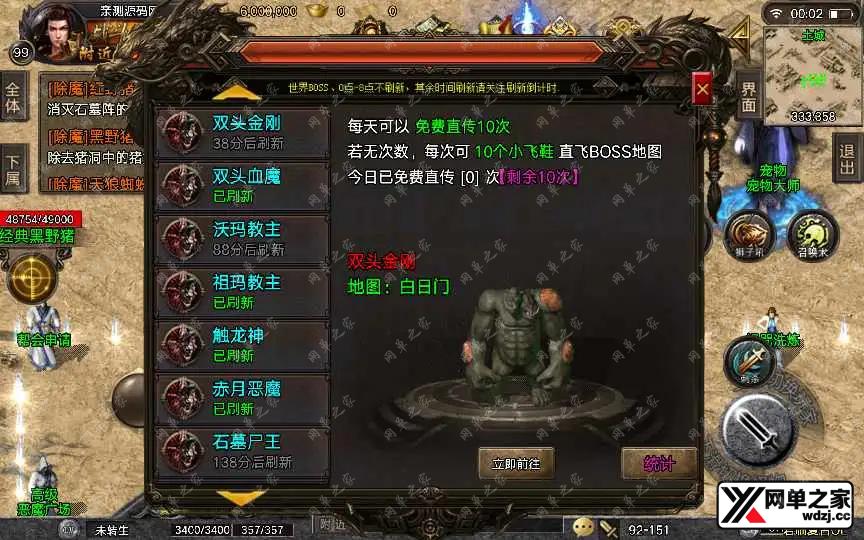The image size is (864, 540).
Task: Click the up arrow above the boss list
Action: 241,92
